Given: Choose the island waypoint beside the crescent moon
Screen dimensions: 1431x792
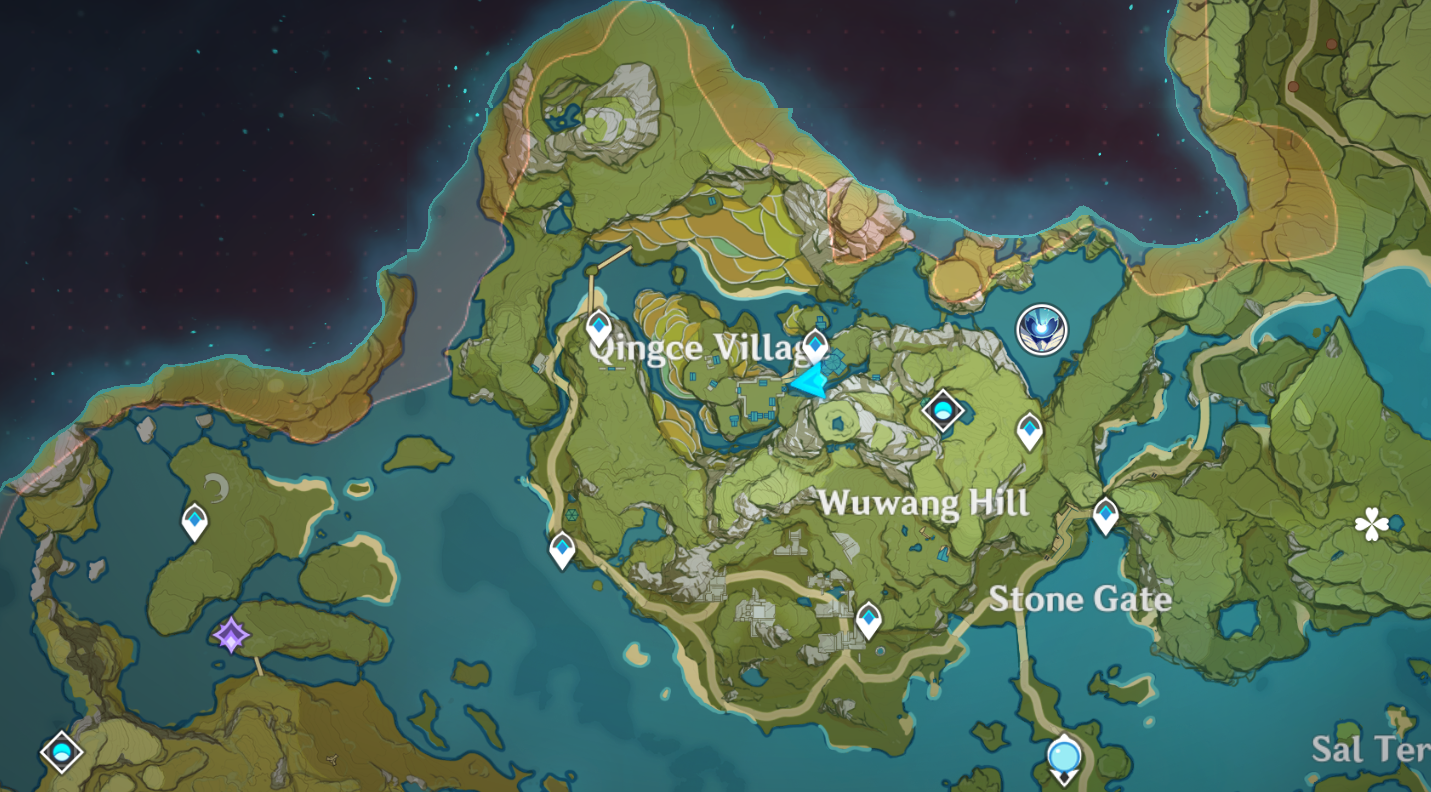Looking at the screenshot, I should click(x=194, y=521).
